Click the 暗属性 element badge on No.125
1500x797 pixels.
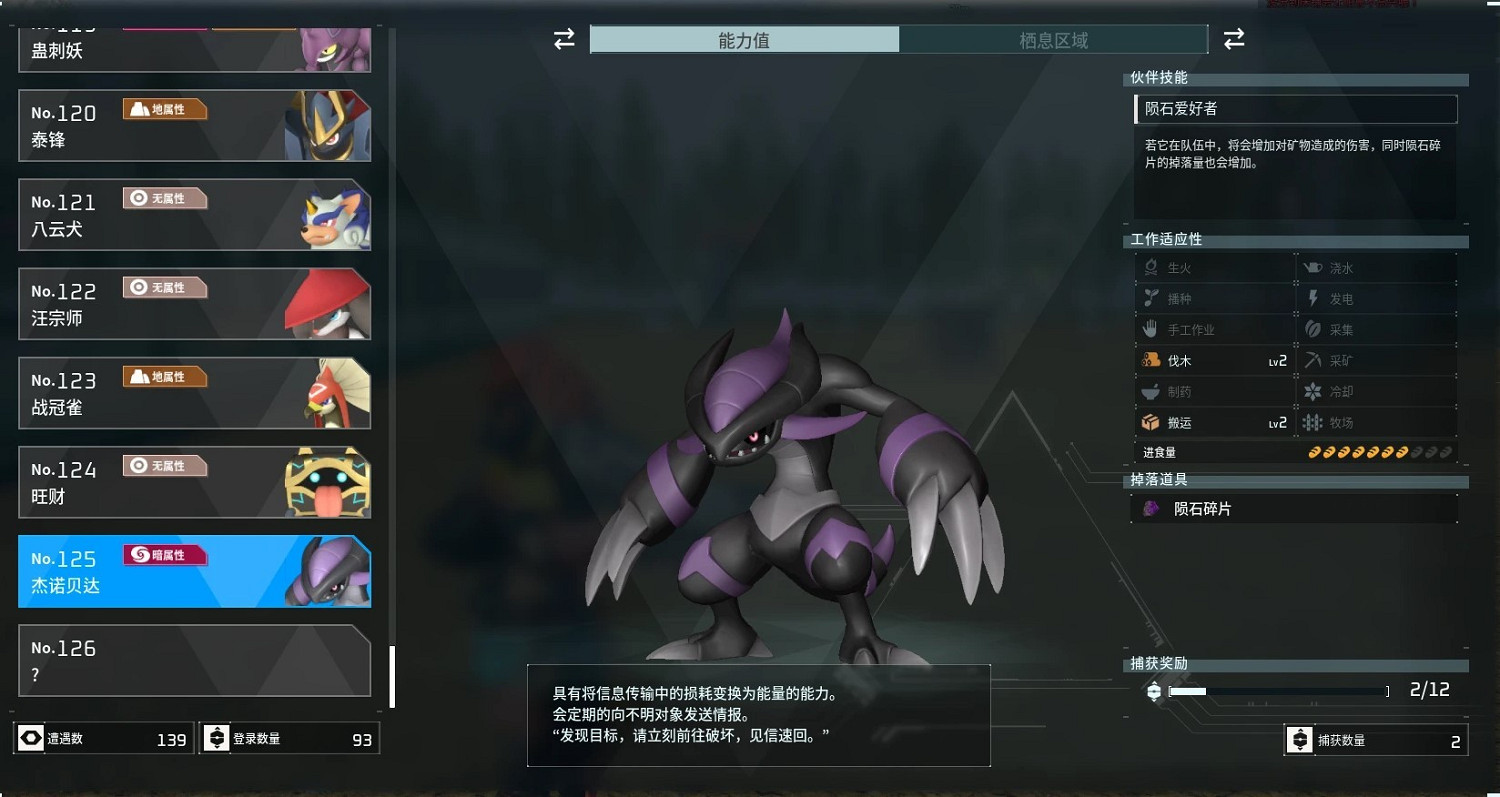point(164,554)
